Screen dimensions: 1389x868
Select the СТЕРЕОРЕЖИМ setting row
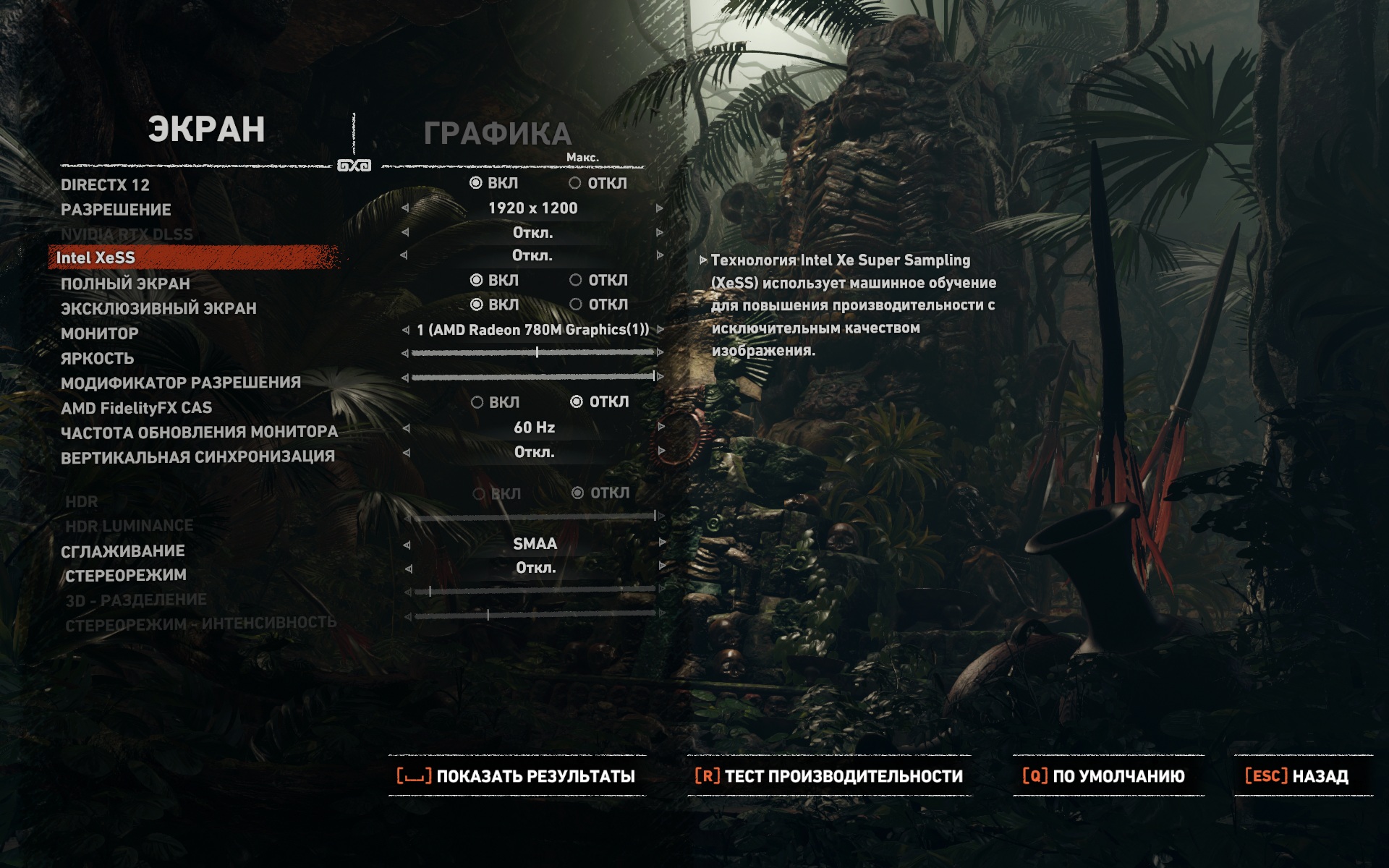[125, 576]
